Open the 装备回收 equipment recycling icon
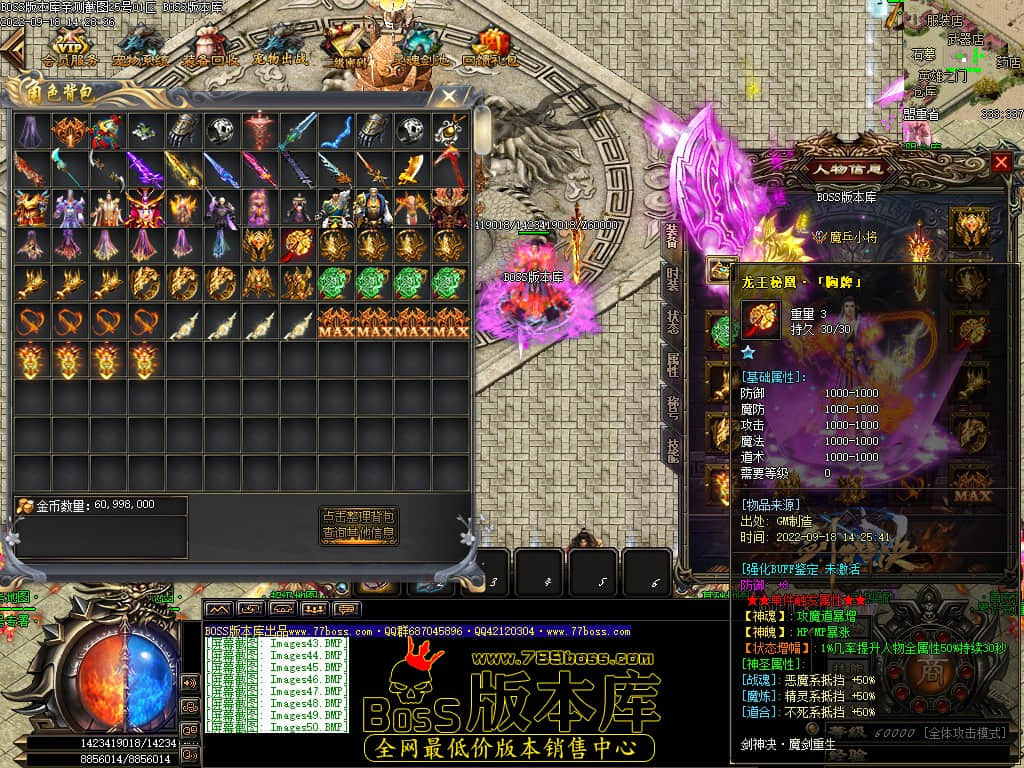 click(x=210, y=48)
